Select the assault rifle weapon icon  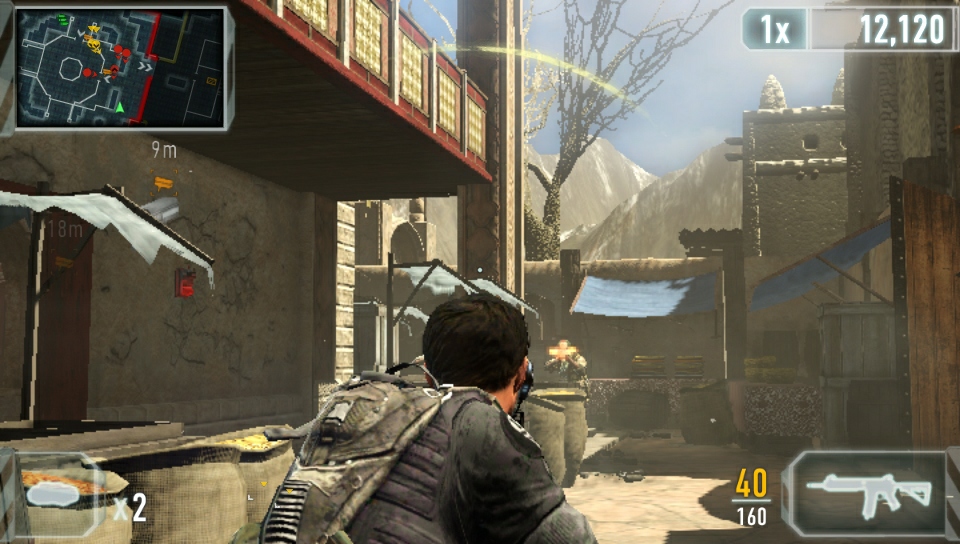pos(868,491)
